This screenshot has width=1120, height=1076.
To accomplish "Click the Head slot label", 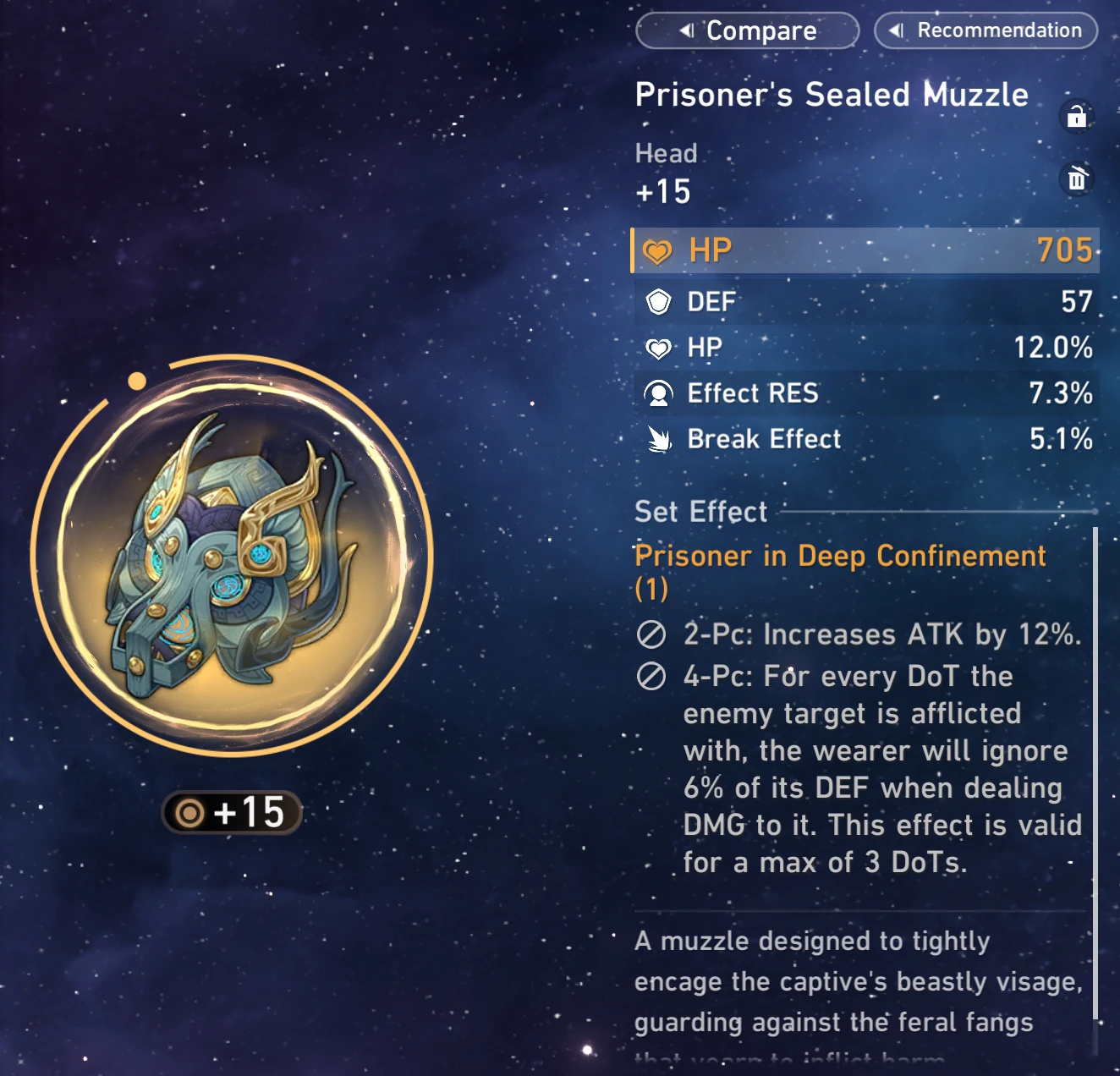I will [666, 153].
